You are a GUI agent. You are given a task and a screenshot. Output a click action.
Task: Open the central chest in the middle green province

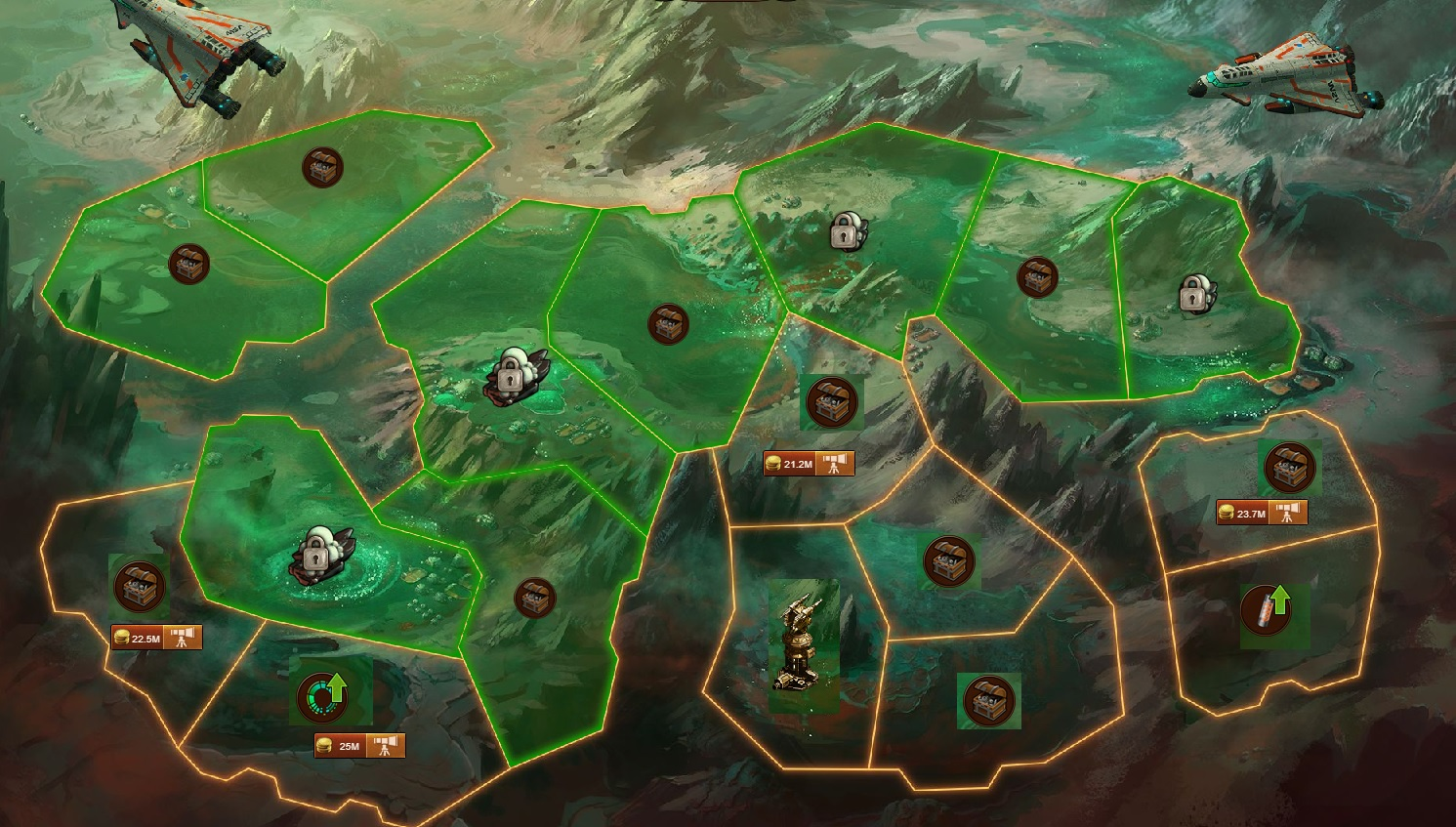click(670, 325)
